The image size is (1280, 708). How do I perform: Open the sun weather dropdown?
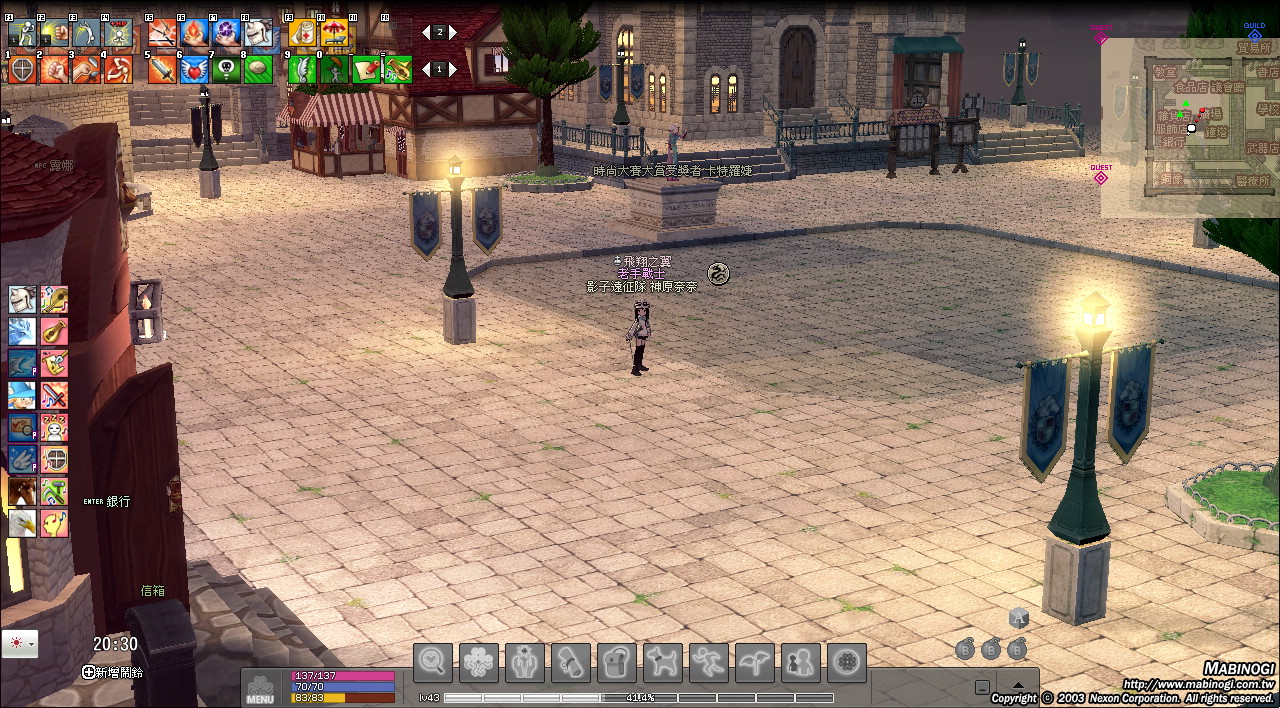(x=20, y=643)
